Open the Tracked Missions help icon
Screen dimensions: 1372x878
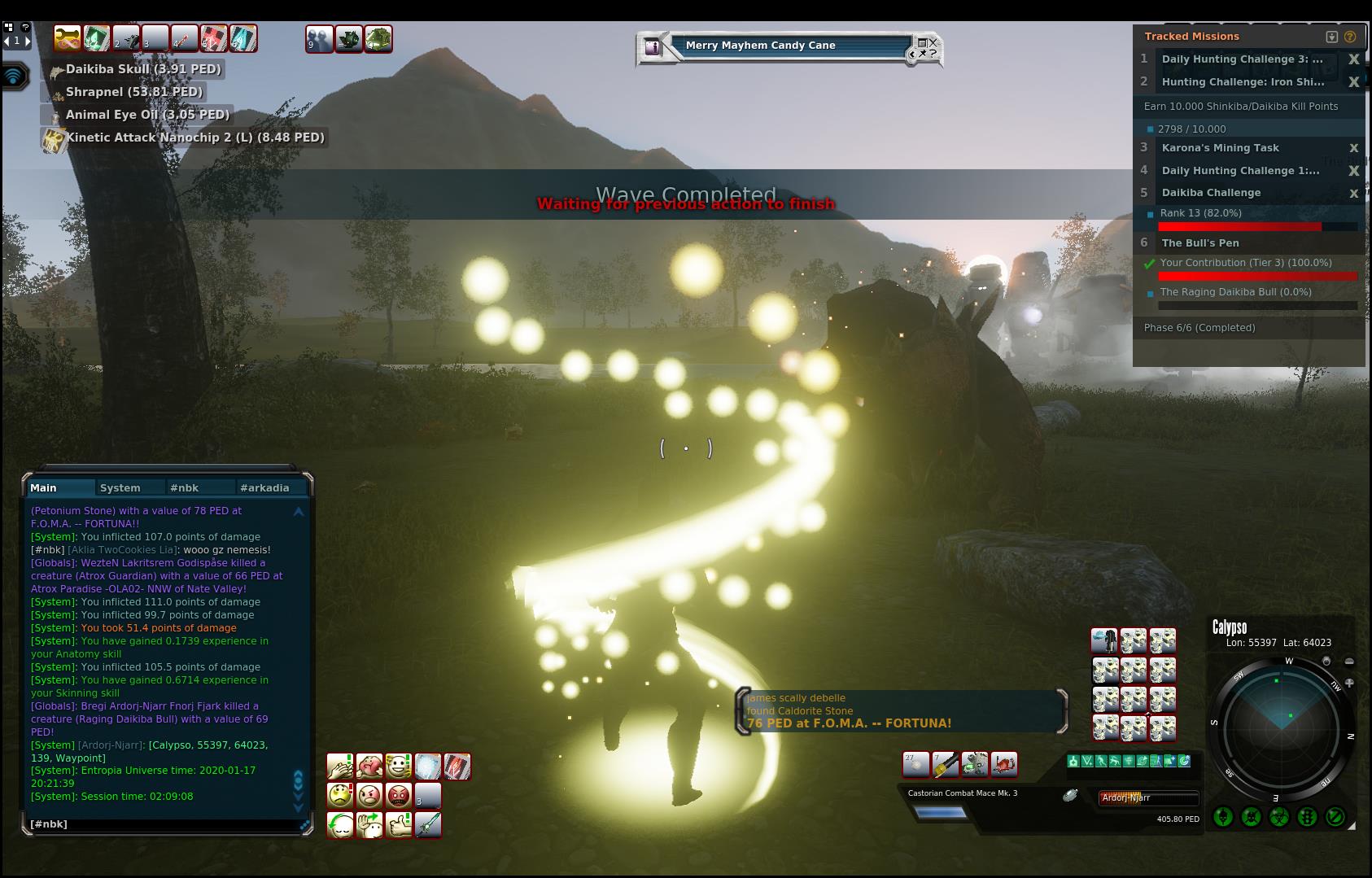coord(1350,37)
